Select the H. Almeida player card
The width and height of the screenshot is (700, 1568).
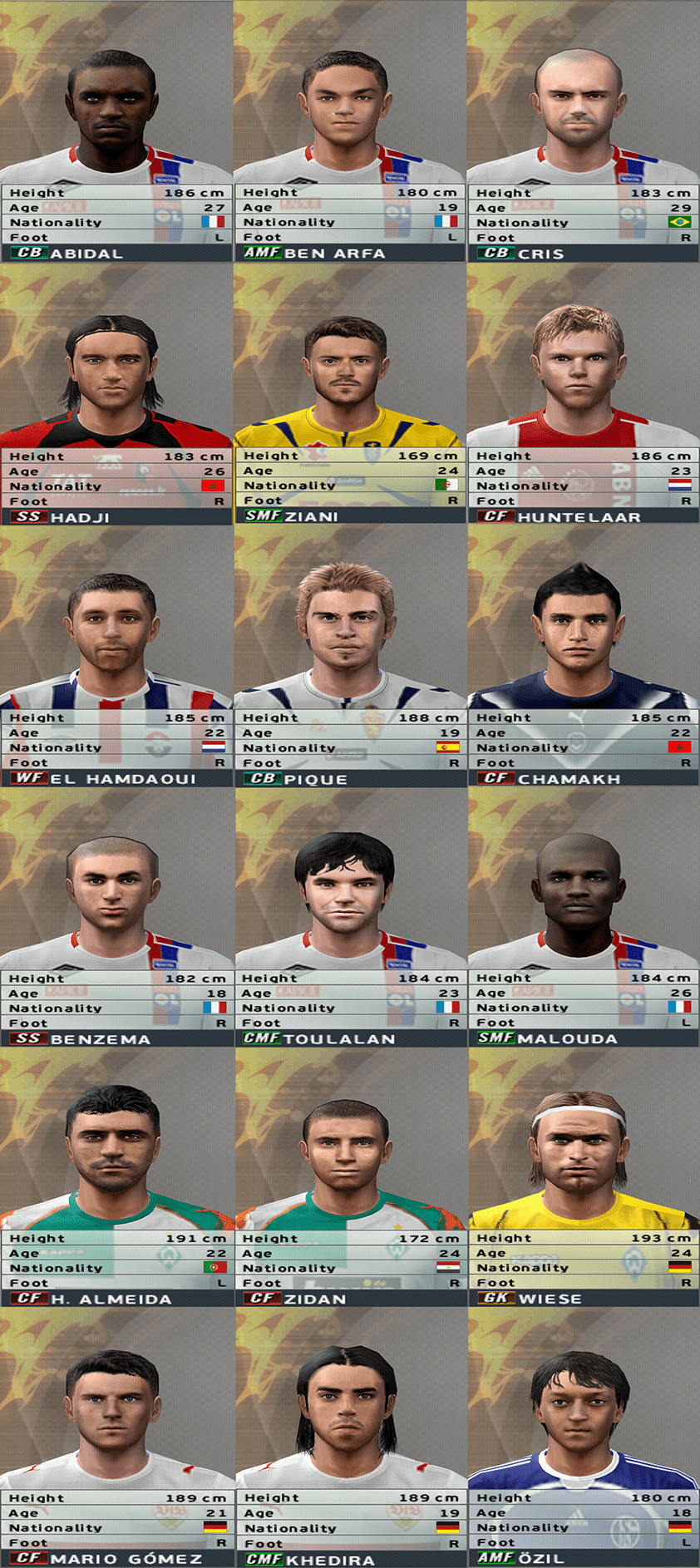point(116,1177)
